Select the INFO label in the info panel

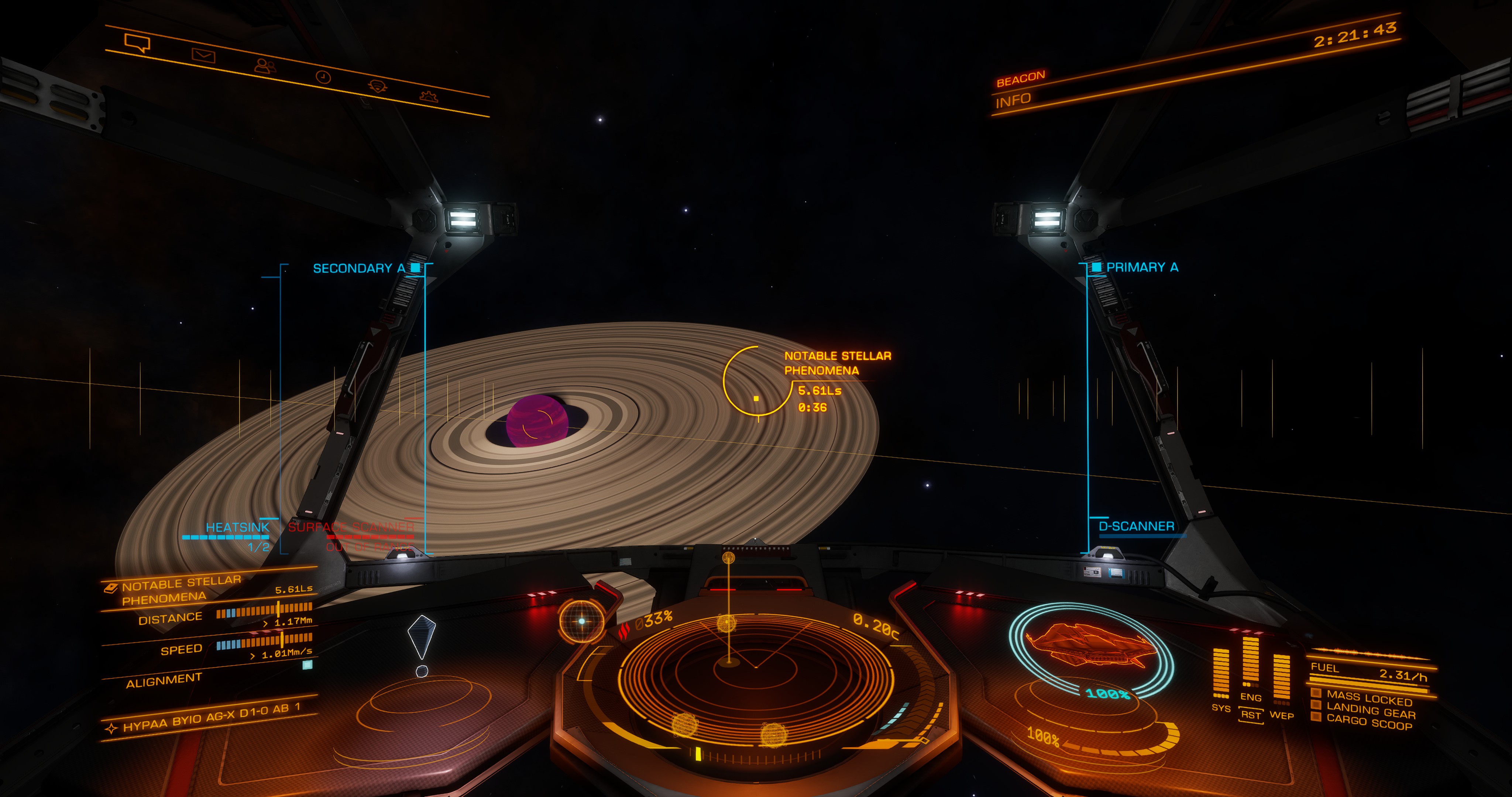pyautogui.click(x=1013, y=101)
